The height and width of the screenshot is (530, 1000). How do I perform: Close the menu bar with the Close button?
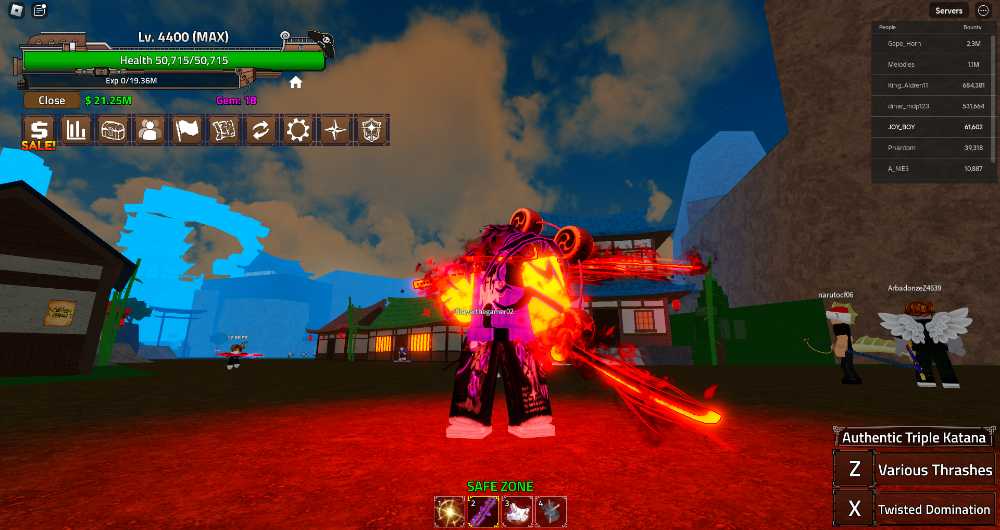coord(52,100)
